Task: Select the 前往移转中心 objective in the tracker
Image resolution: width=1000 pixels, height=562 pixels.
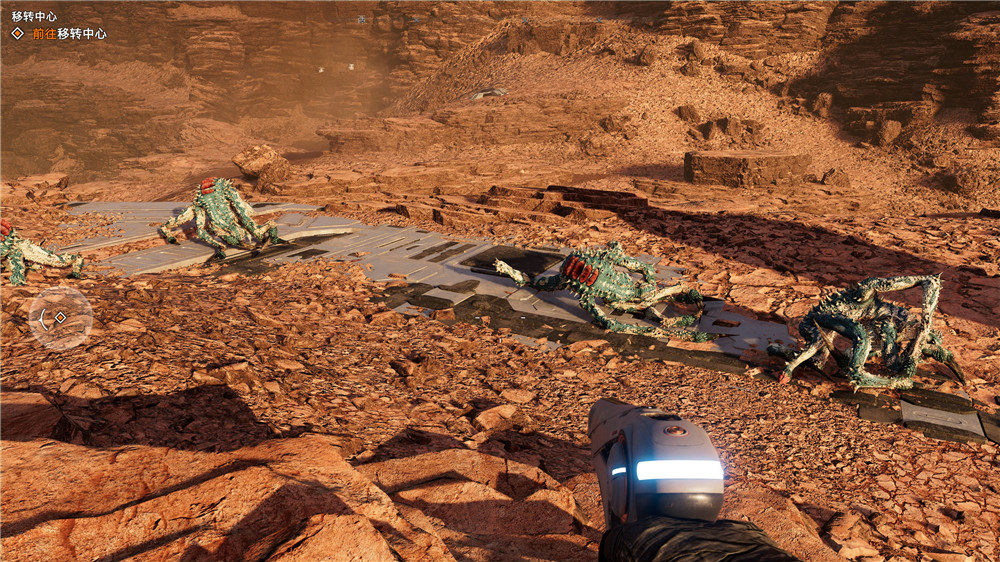Action: tap(67, 33)
